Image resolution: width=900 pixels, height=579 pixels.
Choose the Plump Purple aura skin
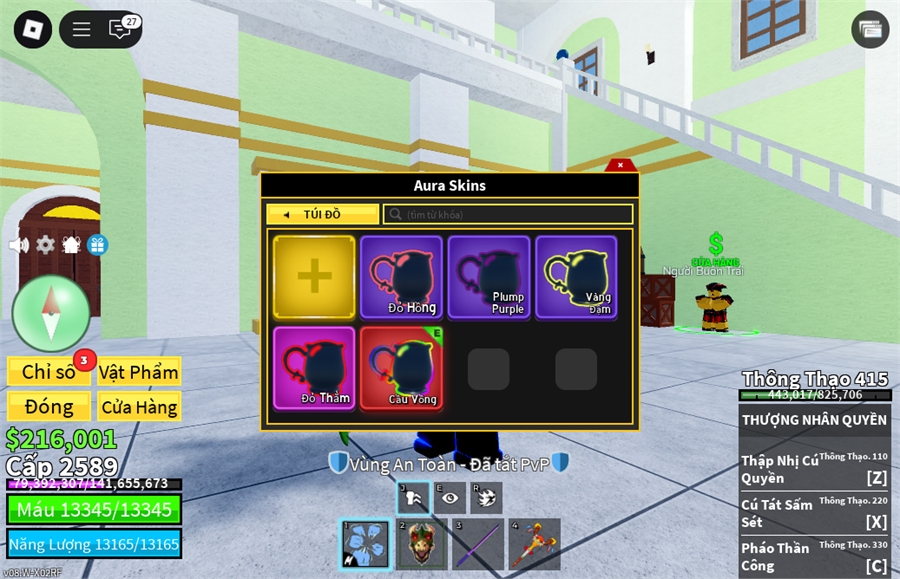[489, 277]
